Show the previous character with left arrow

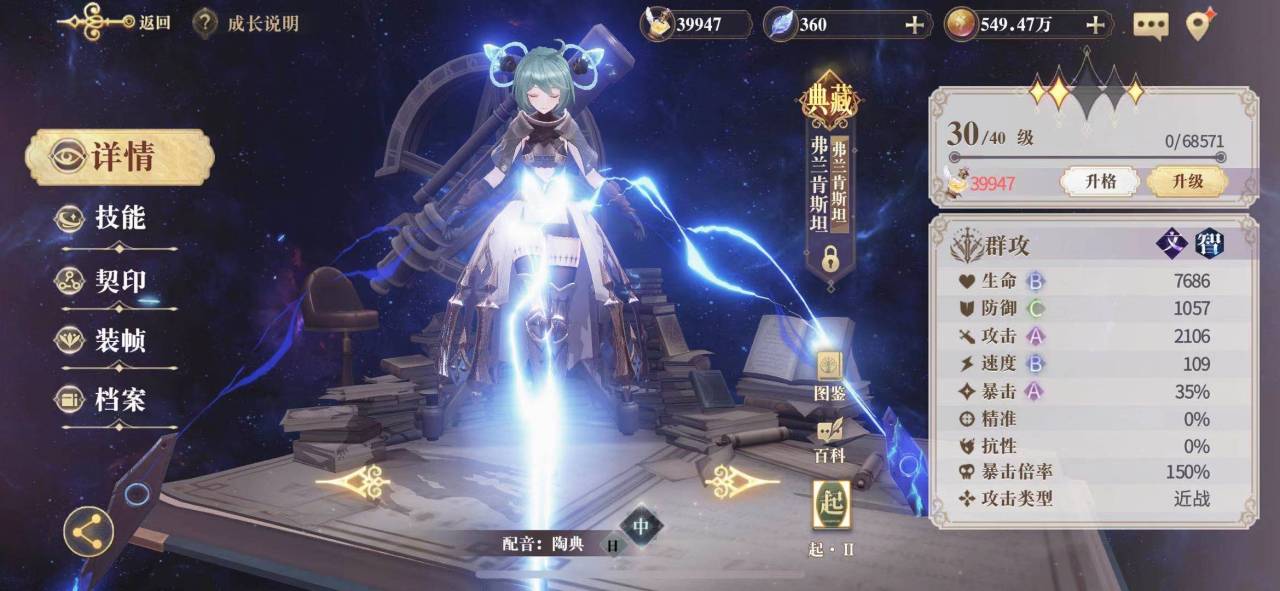(352, 483)
